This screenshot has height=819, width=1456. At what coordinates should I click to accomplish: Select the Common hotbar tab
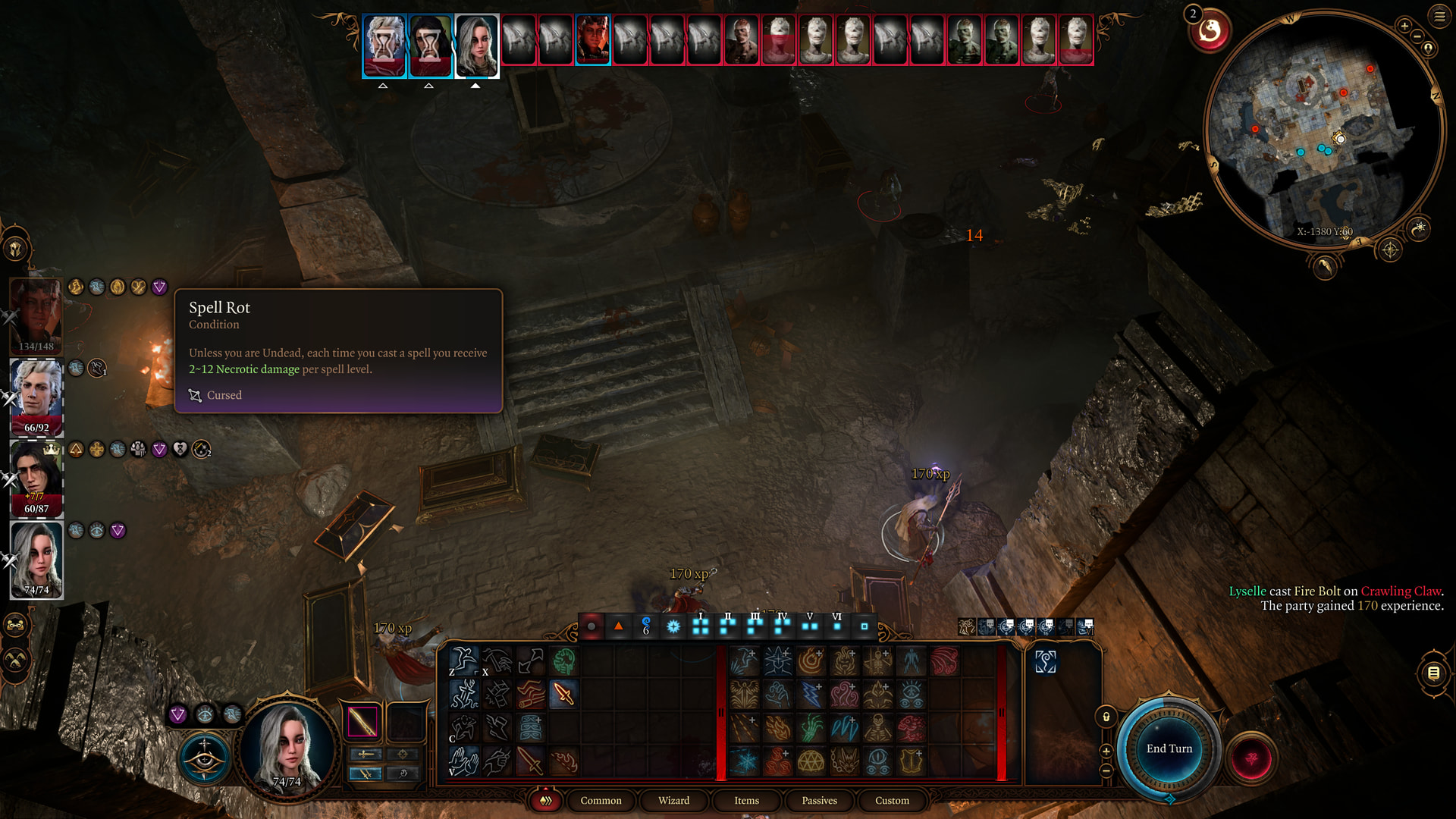point(601,800)
